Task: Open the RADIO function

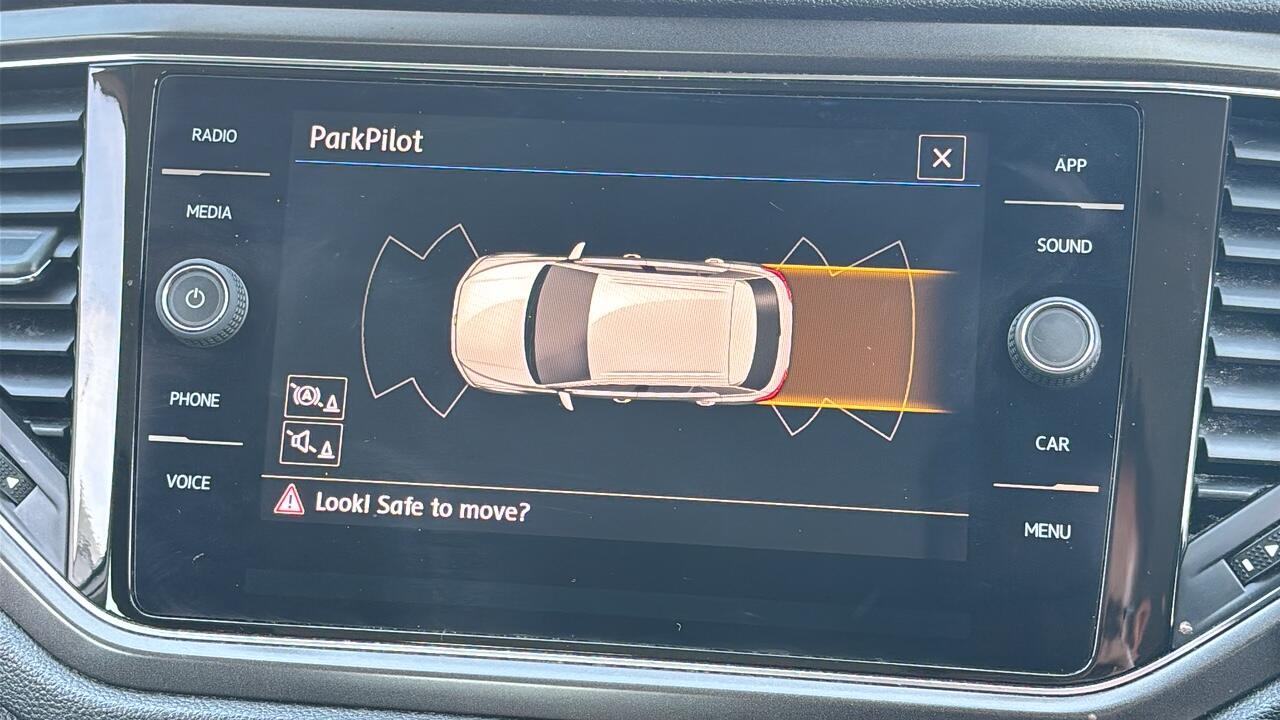Action: click(214, 135)
